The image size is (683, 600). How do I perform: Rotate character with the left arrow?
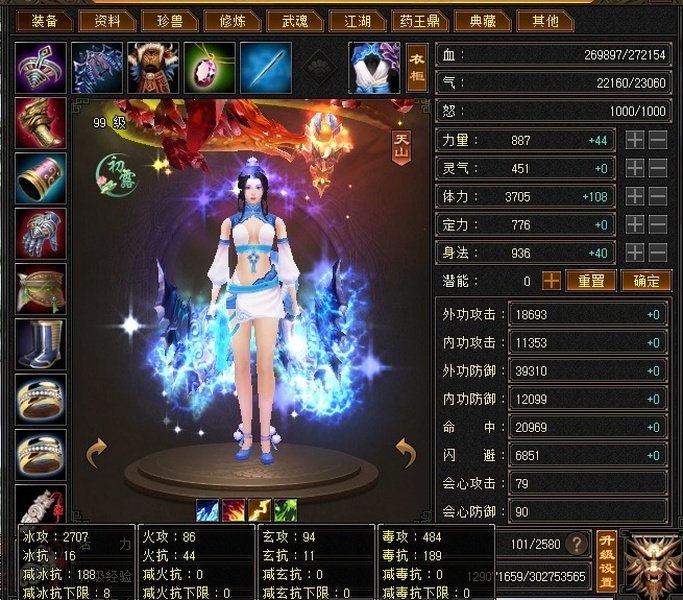tap(96, 453)
